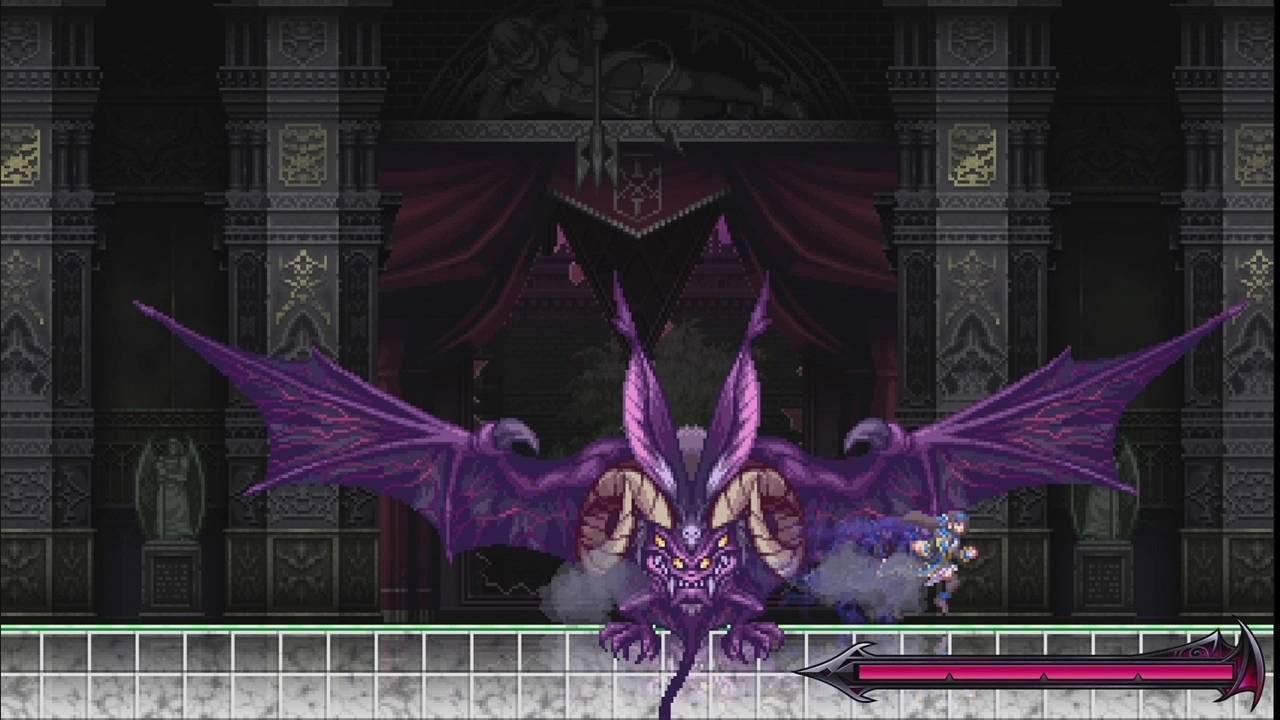Click the diamond crest on the red banner
The height and width of the screenshot is (720, 1280).
[637, 190]
